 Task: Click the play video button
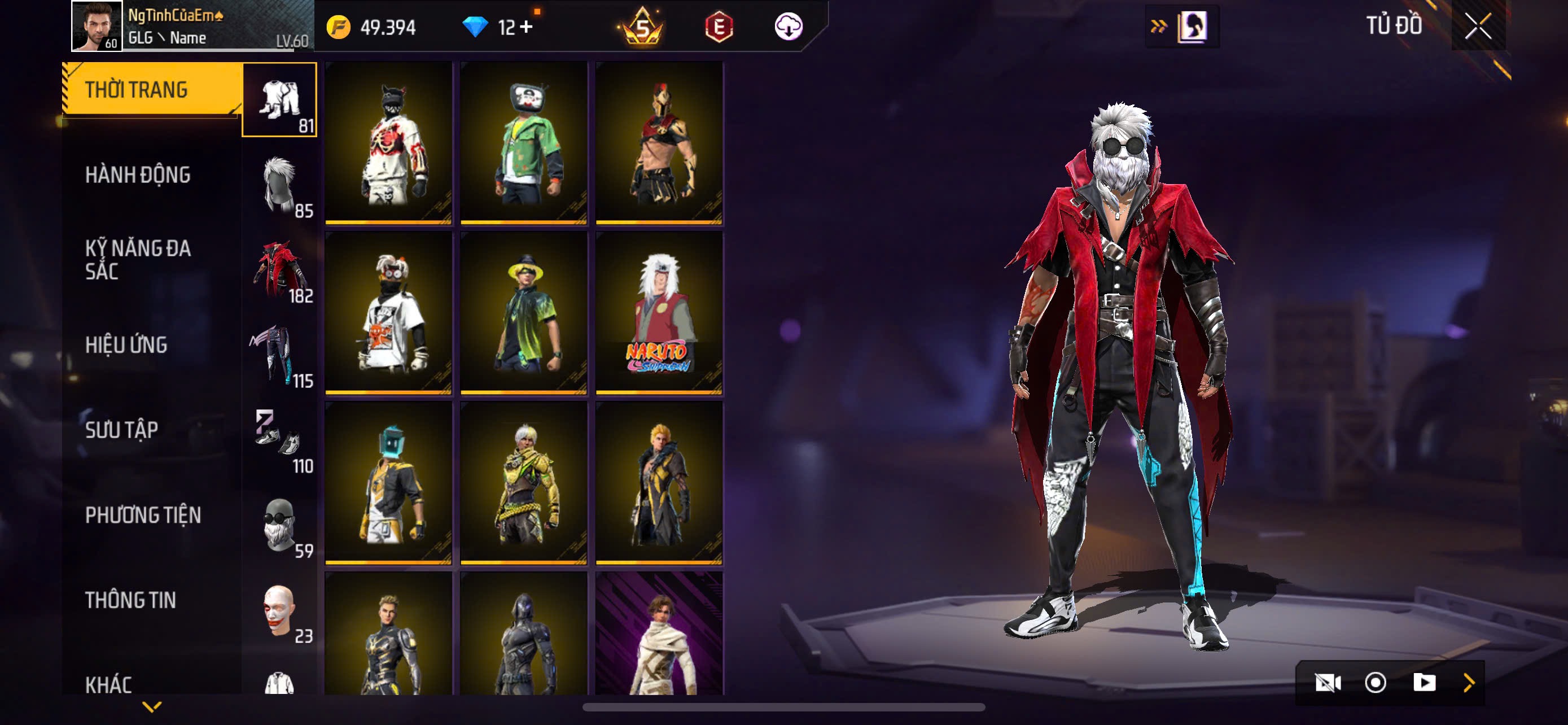(x=1424, y=683)
